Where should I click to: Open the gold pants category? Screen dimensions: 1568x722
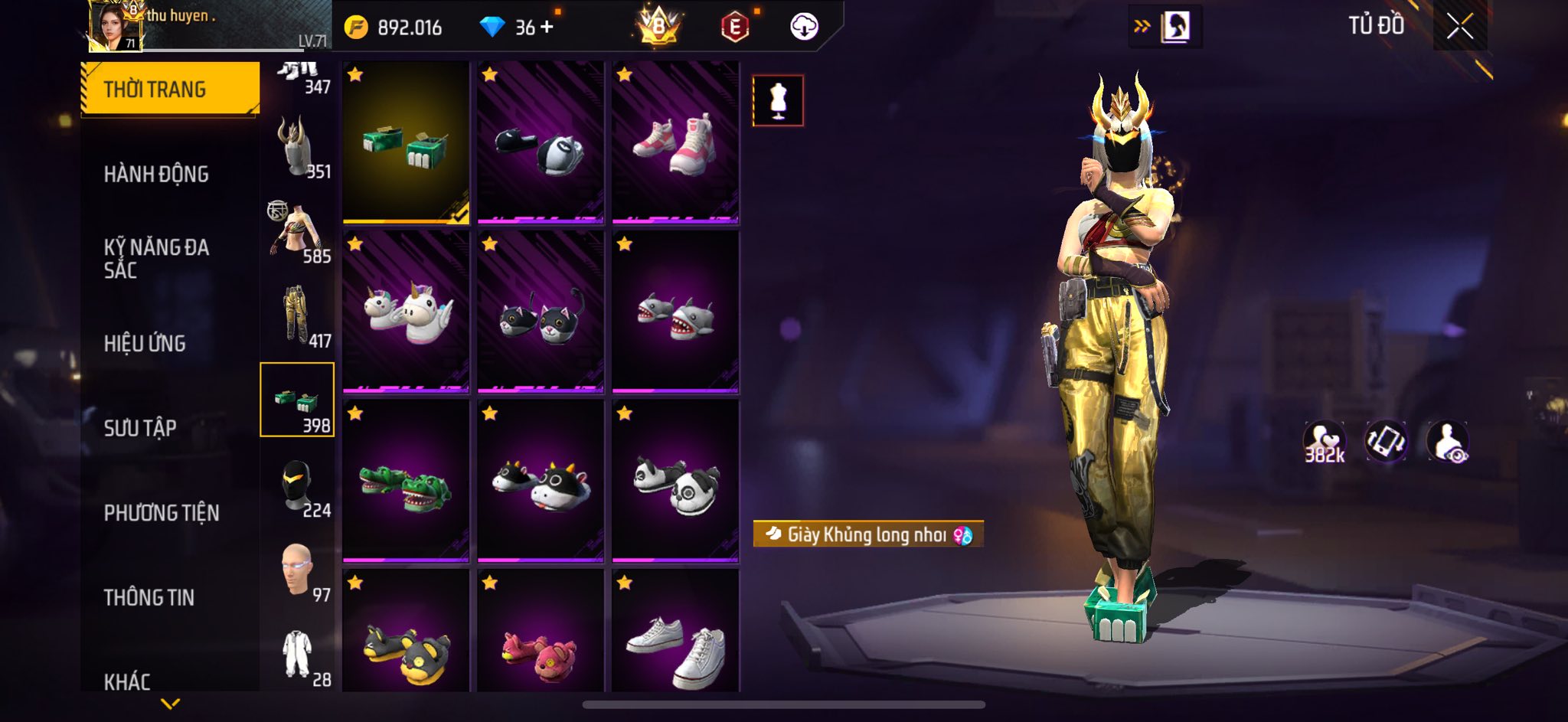coord(297,315)
